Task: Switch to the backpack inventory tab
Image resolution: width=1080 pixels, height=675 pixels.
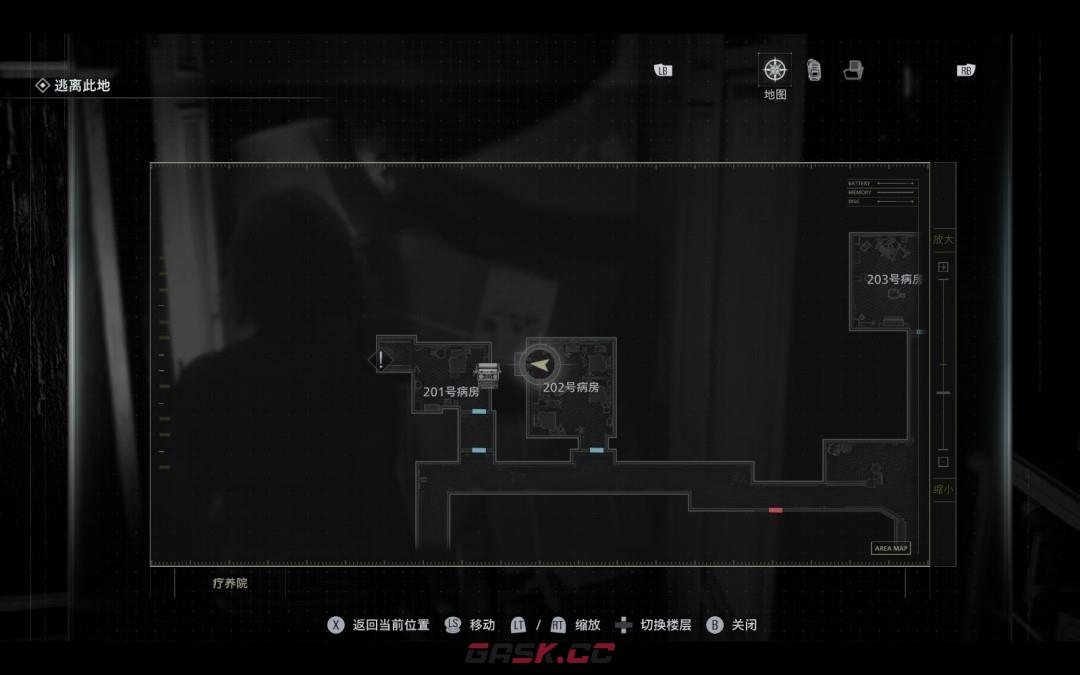Action: point(814,70)
